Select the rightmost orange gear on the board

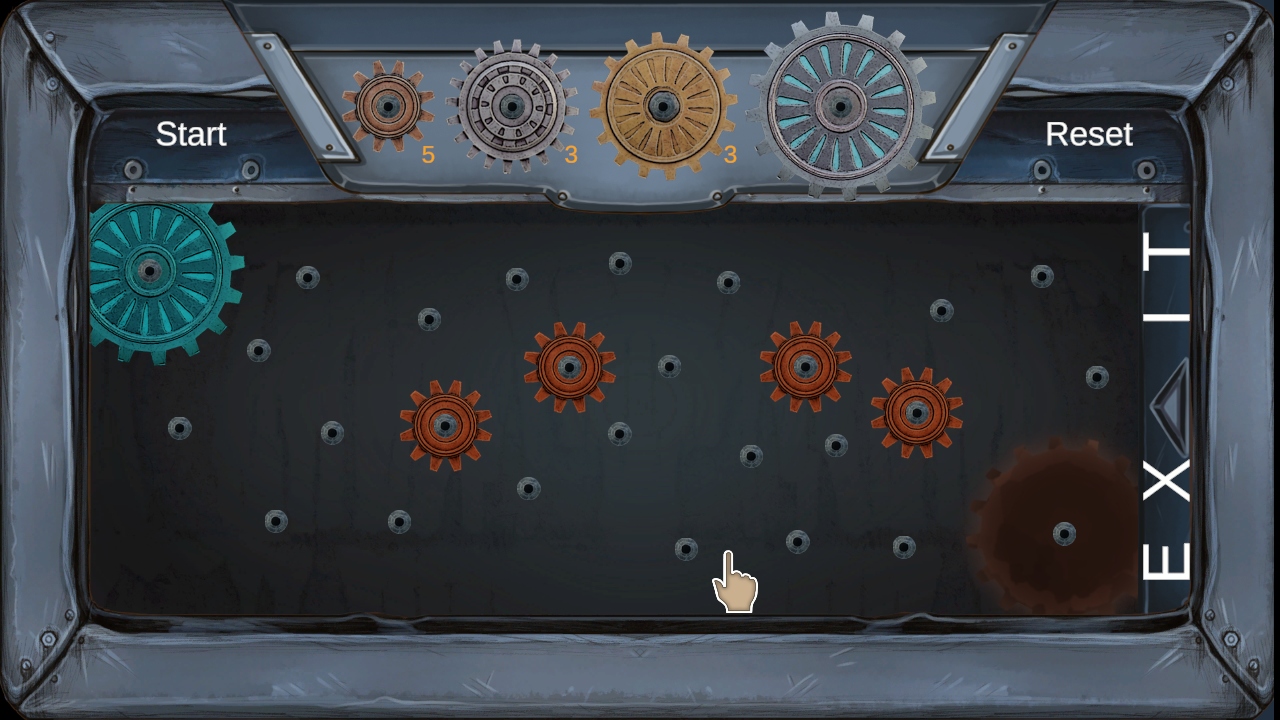[x=915, y=410]
